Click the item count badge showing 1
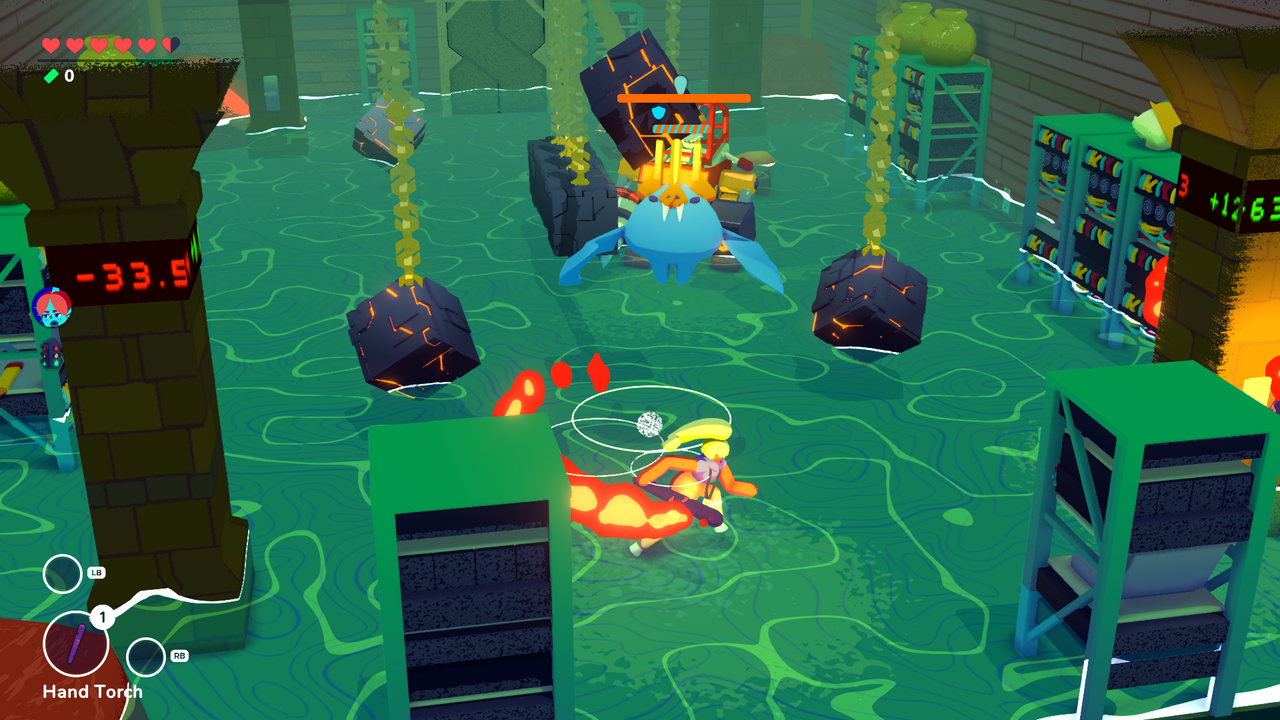1280x720 pixels. click(101, 616)
